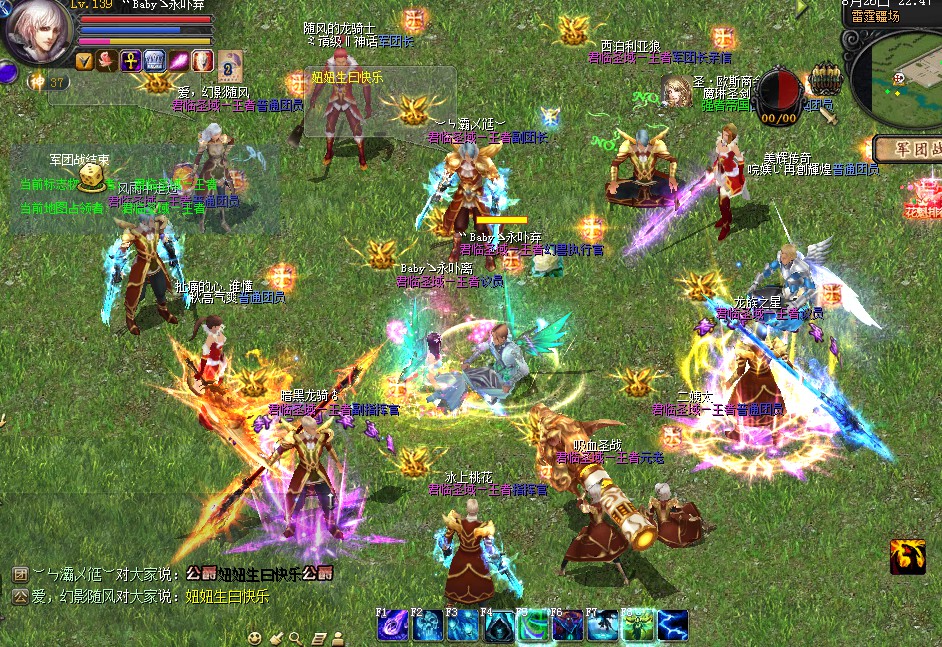942x647 pixels.
Task: Open the smiley face emote button
Action: coord(256,637)
